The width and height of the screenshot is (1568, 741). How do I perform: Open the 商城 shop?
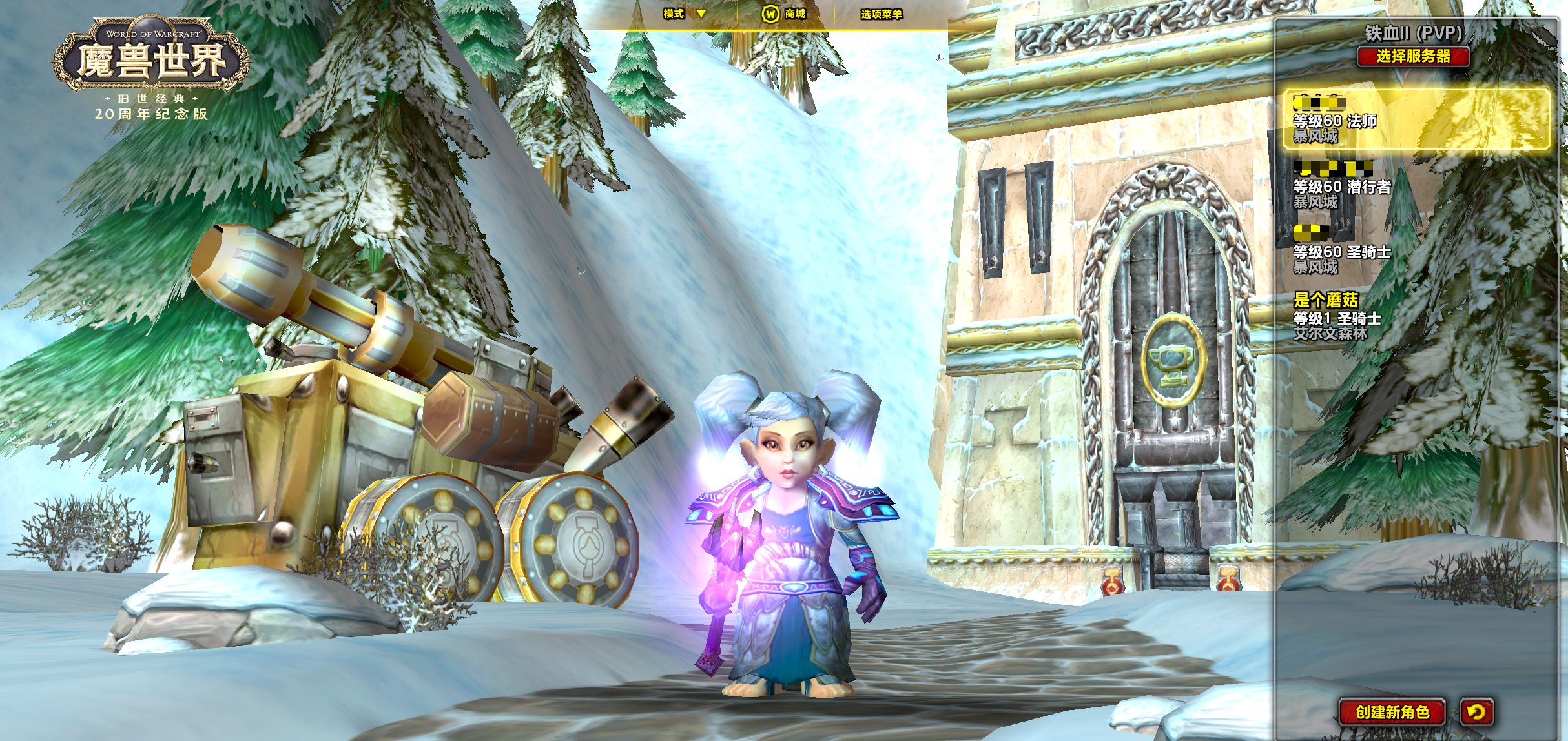784,14
